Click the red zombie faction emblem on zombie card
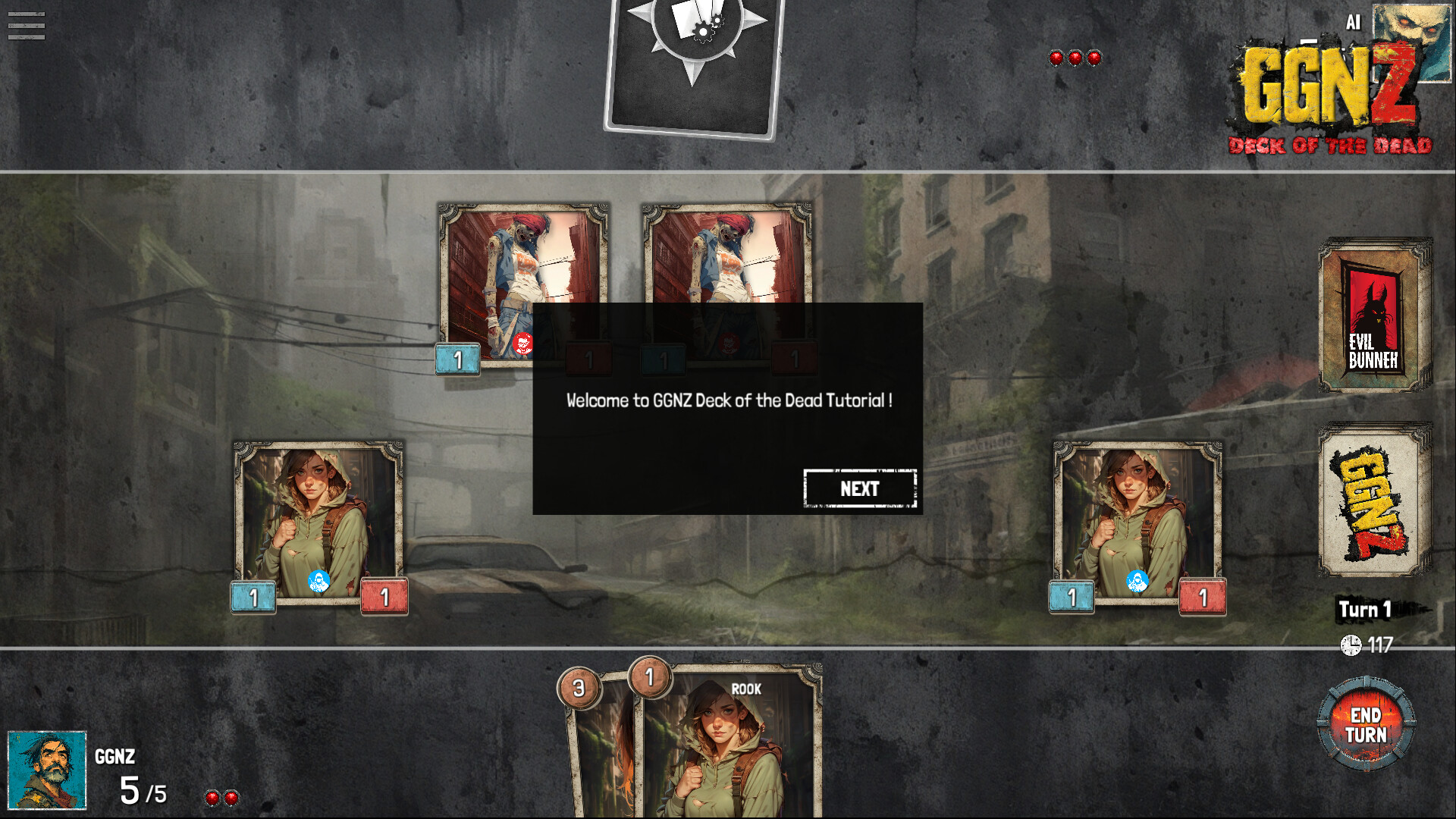Viewport: 1456px width, 819px height. tap(522, 341)
